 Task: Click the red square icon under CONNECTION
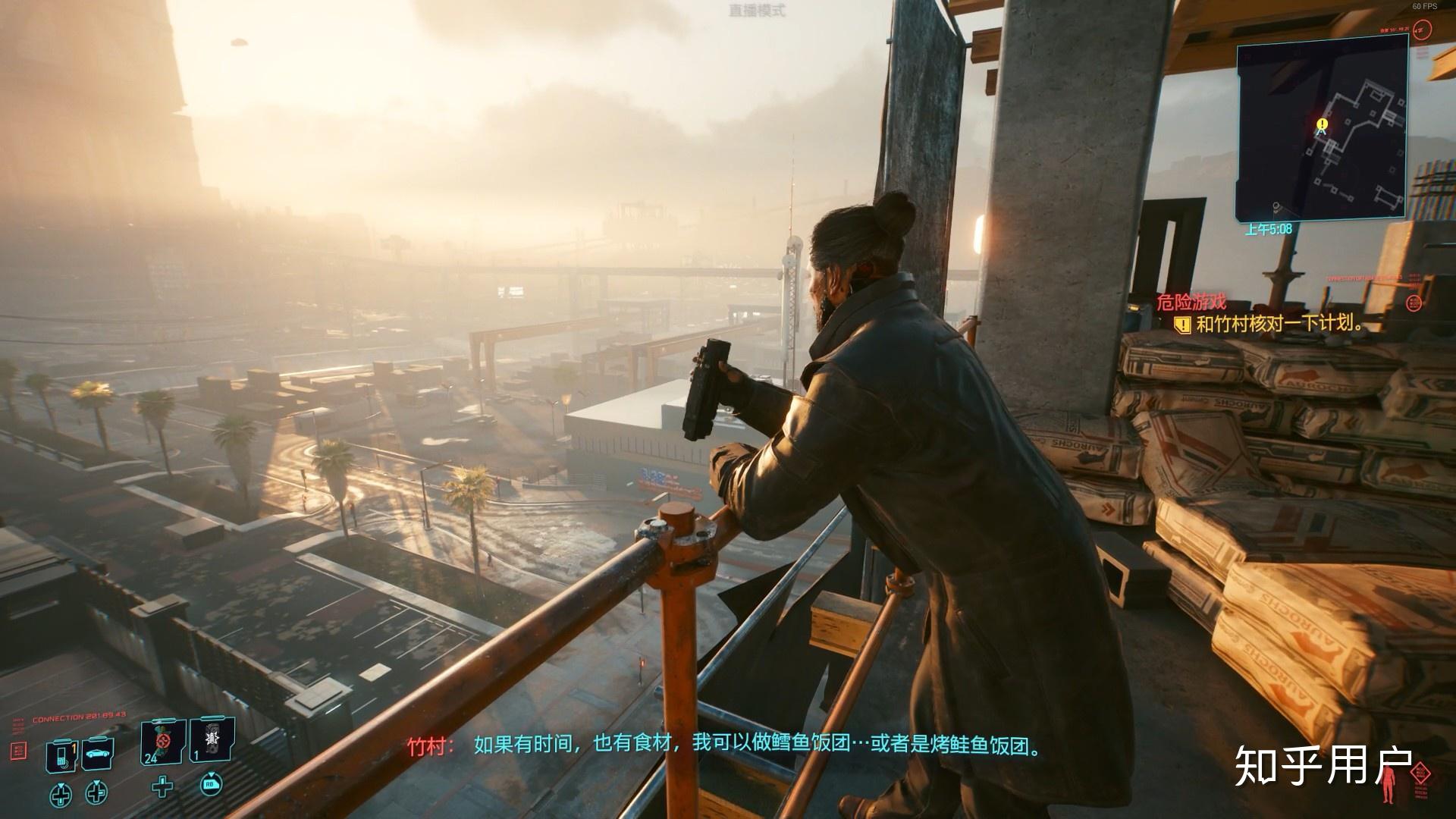tap(20, 750)
